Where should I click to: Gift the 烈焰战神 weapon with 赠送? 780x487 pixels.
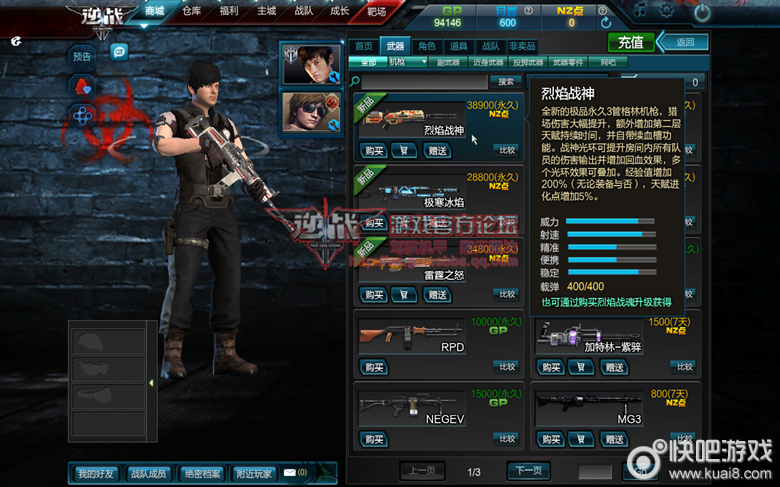437,151
